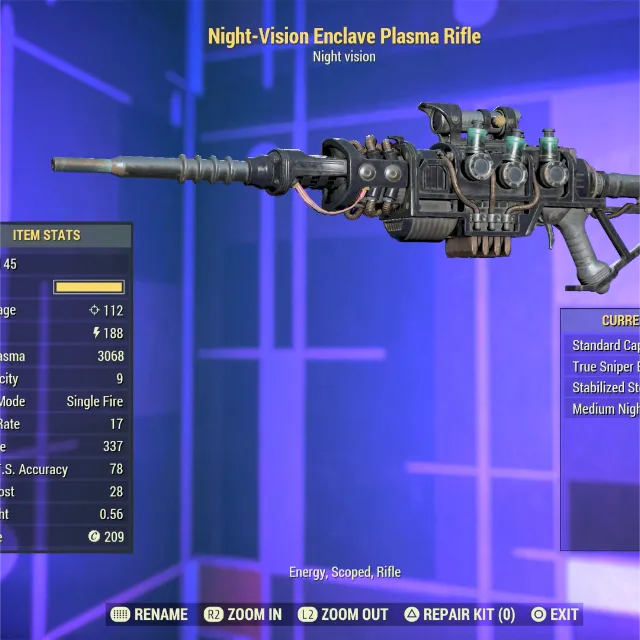Exit the weapon inspect screen

pyautogui.click(x=555, y=614)
